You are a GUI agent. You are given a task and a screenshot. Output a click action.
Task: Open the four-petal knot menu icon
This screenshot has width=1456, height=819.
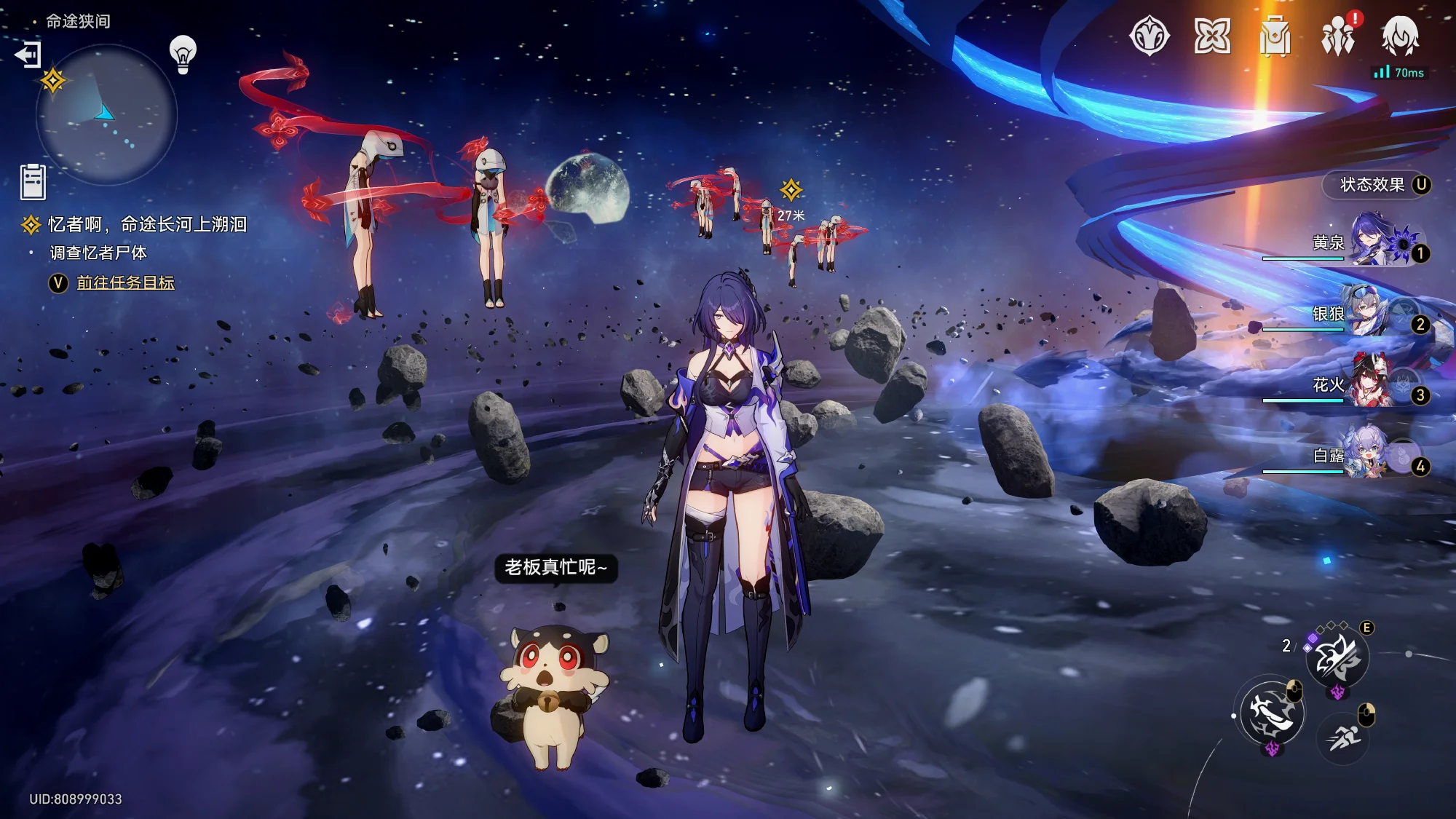point(1212,36)
